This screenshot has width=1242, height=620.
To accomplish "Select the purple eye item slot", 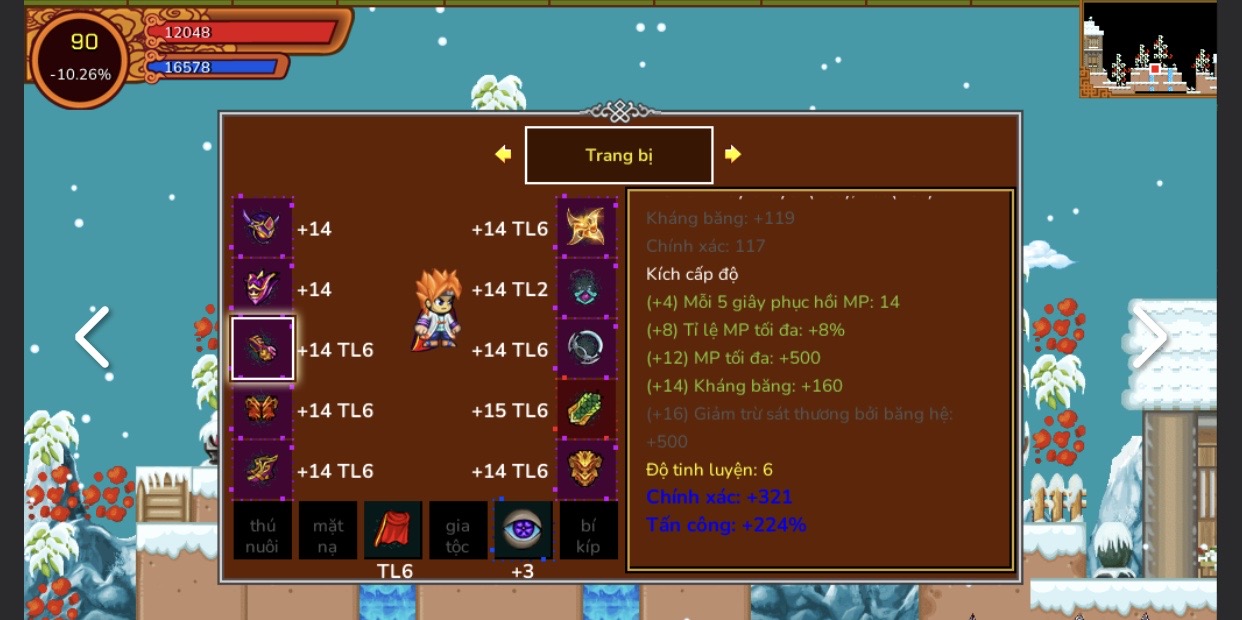I will [x=523, y=530].
